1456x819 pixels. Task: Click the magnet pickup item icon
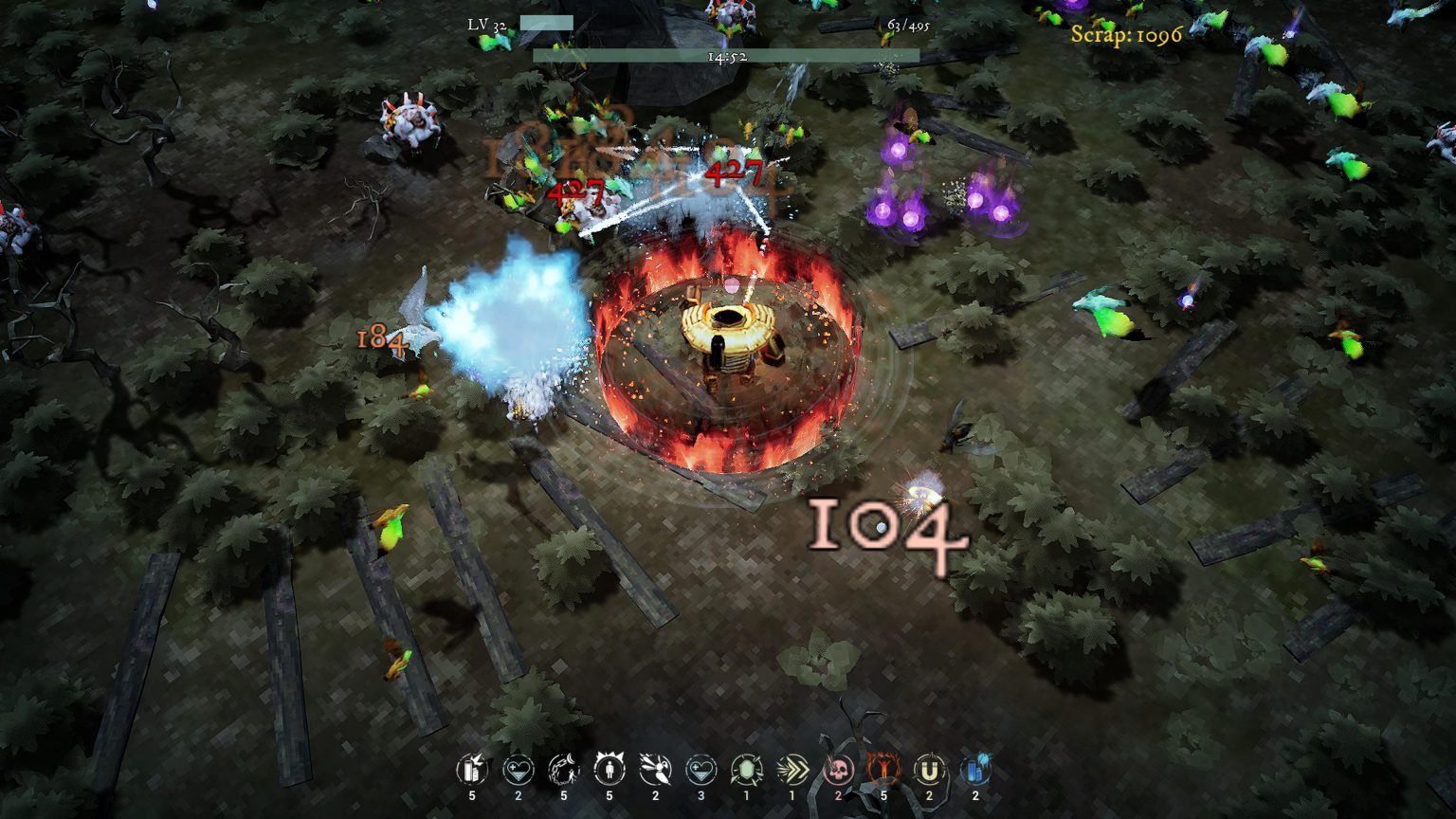coord(928,771)
